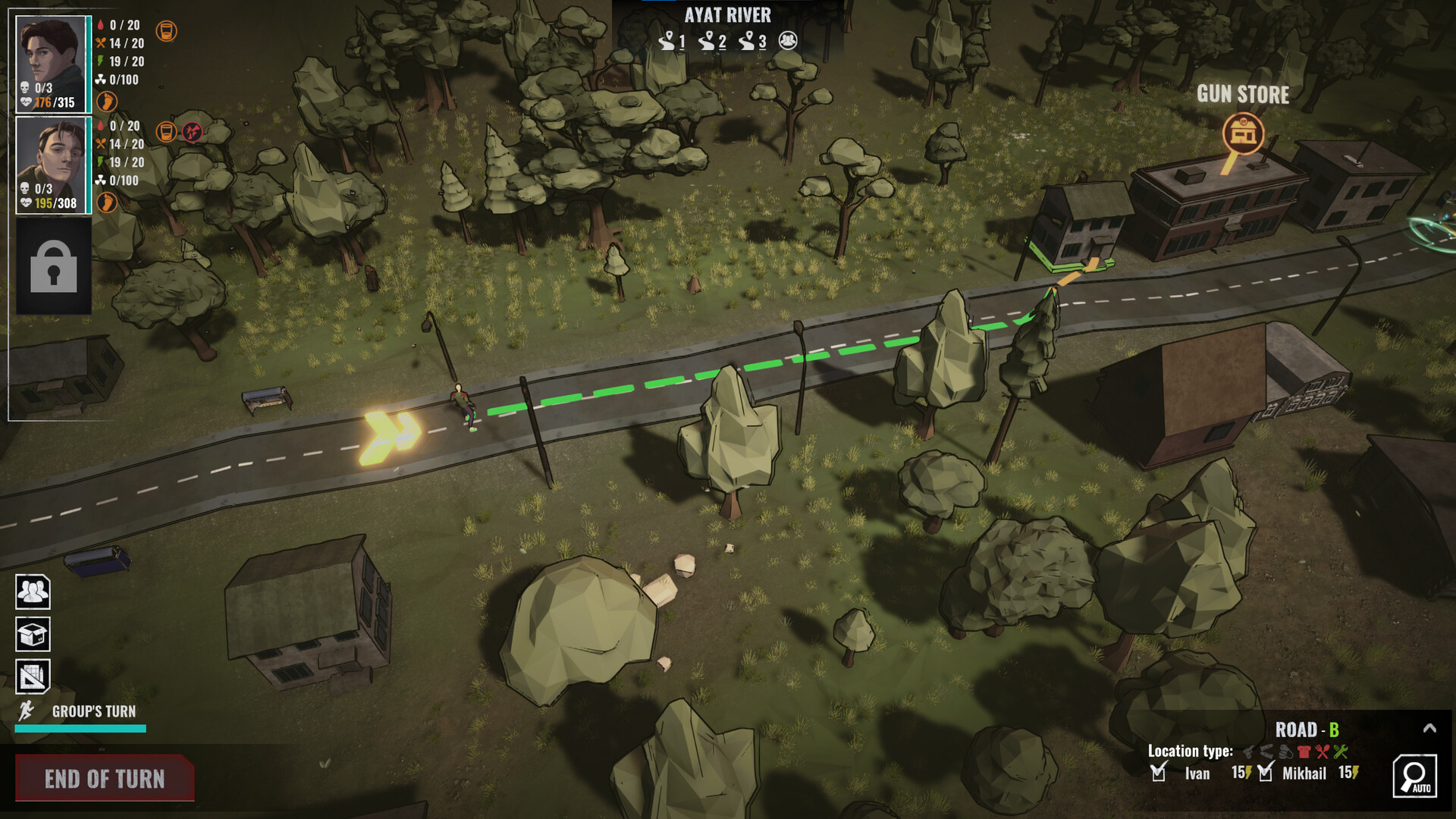1456x819 pixels.
Task: Select route waypoint 1 under Ayat River
Action: coord(671,41)
